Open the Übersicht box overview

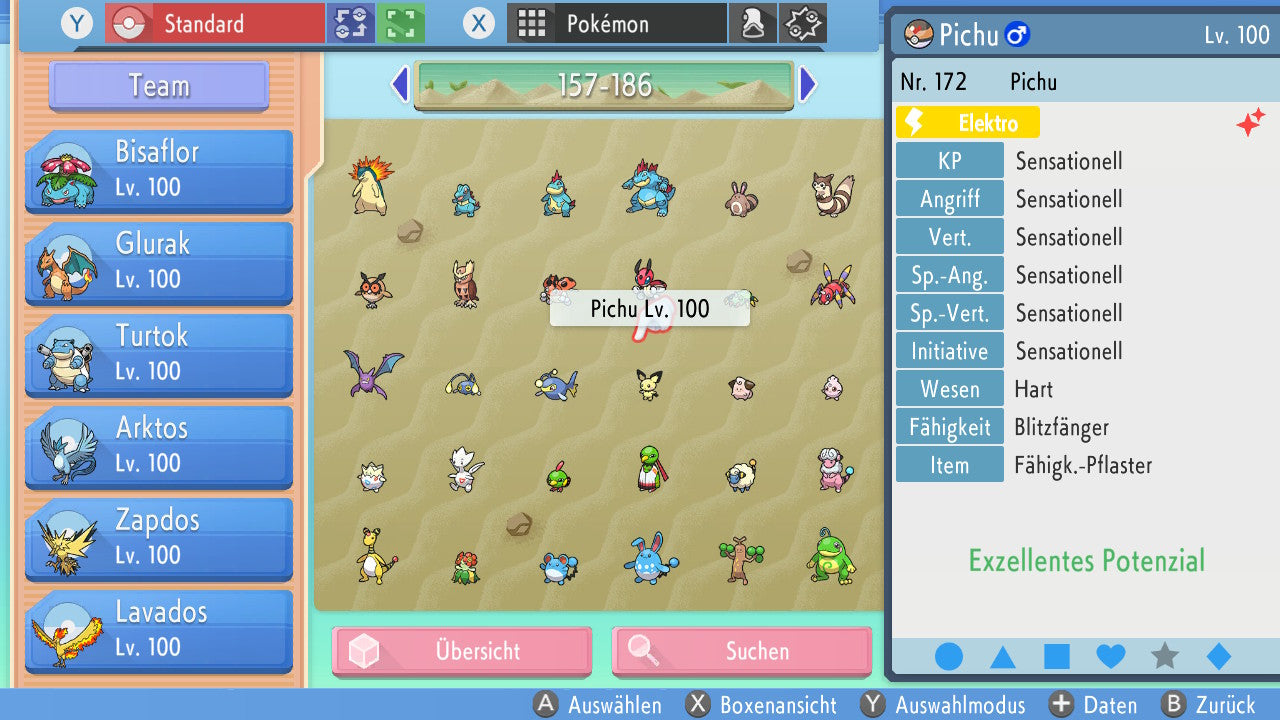tap(462, 652)
